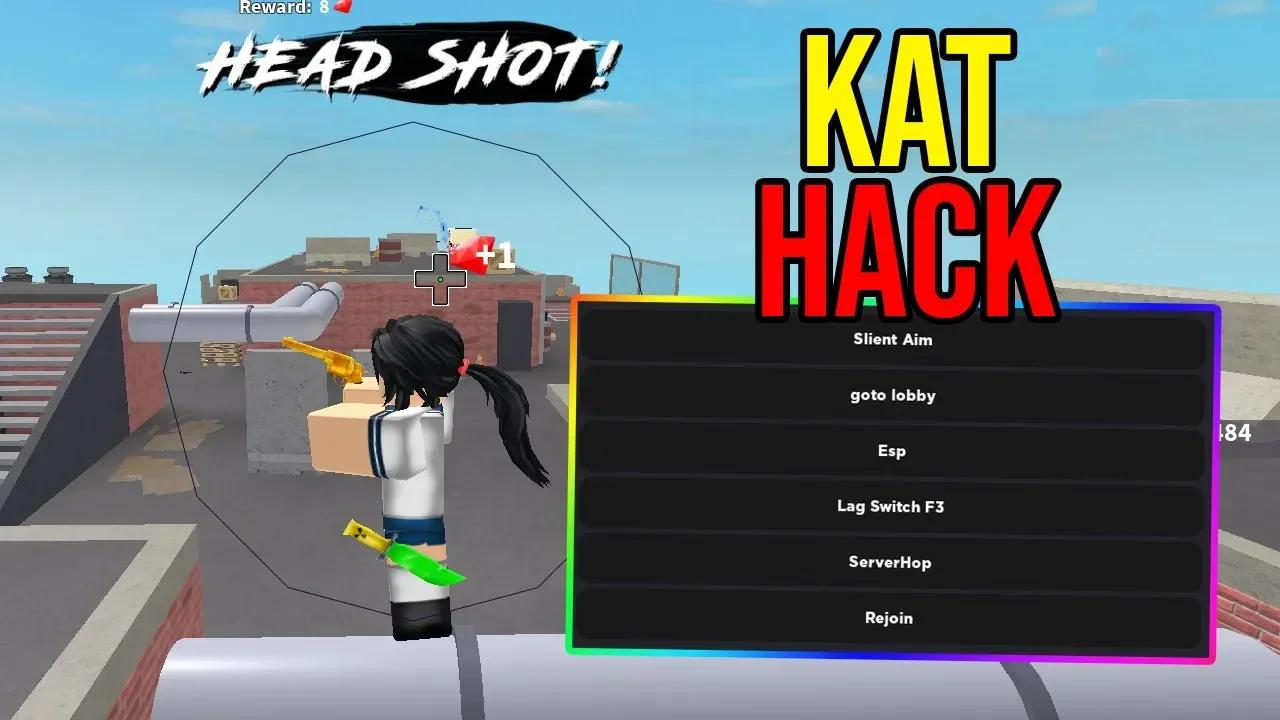Toggle the Slient Aim hack option
This screenshot has height=720, width=1280.
pos(892,339)
